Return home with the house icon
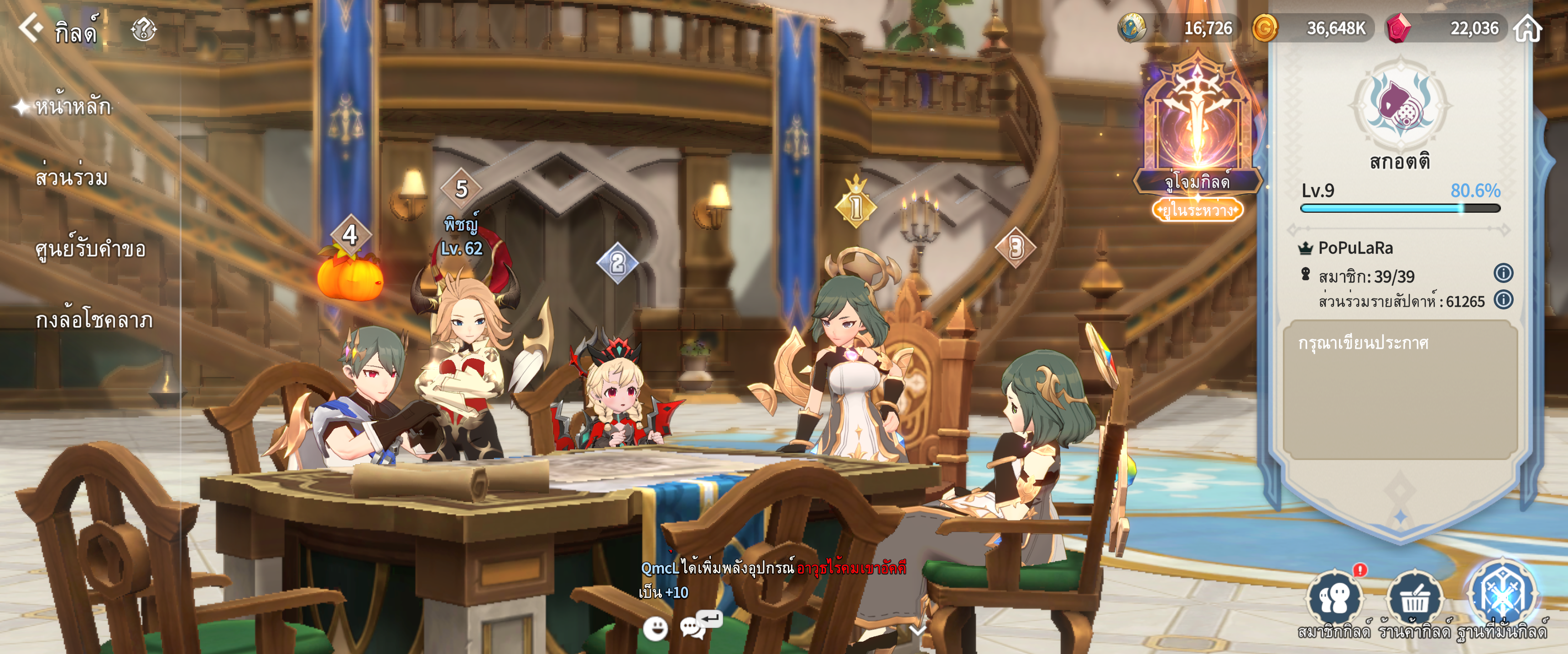Image resolution: width=1568 pixels, height=654 pixels. click(1528, 28)
